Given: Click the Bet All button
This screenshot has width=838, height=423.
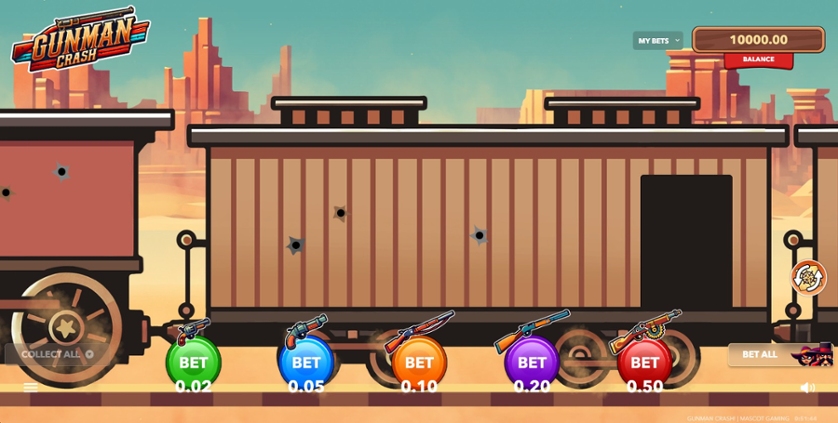Looking at the screenshot, I should point(761,354).
